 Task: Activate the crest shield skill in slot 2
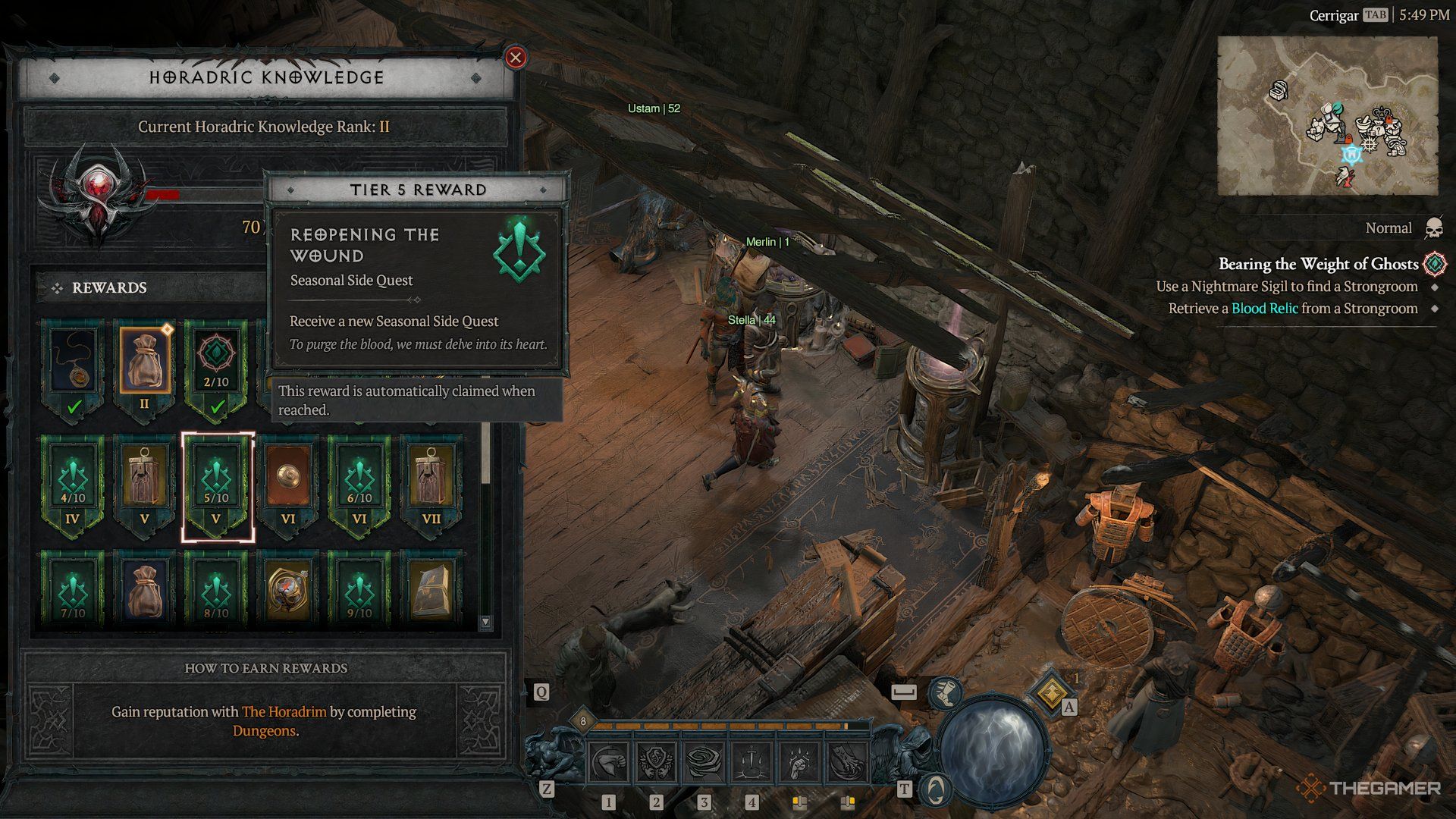[x=657, y=762]
